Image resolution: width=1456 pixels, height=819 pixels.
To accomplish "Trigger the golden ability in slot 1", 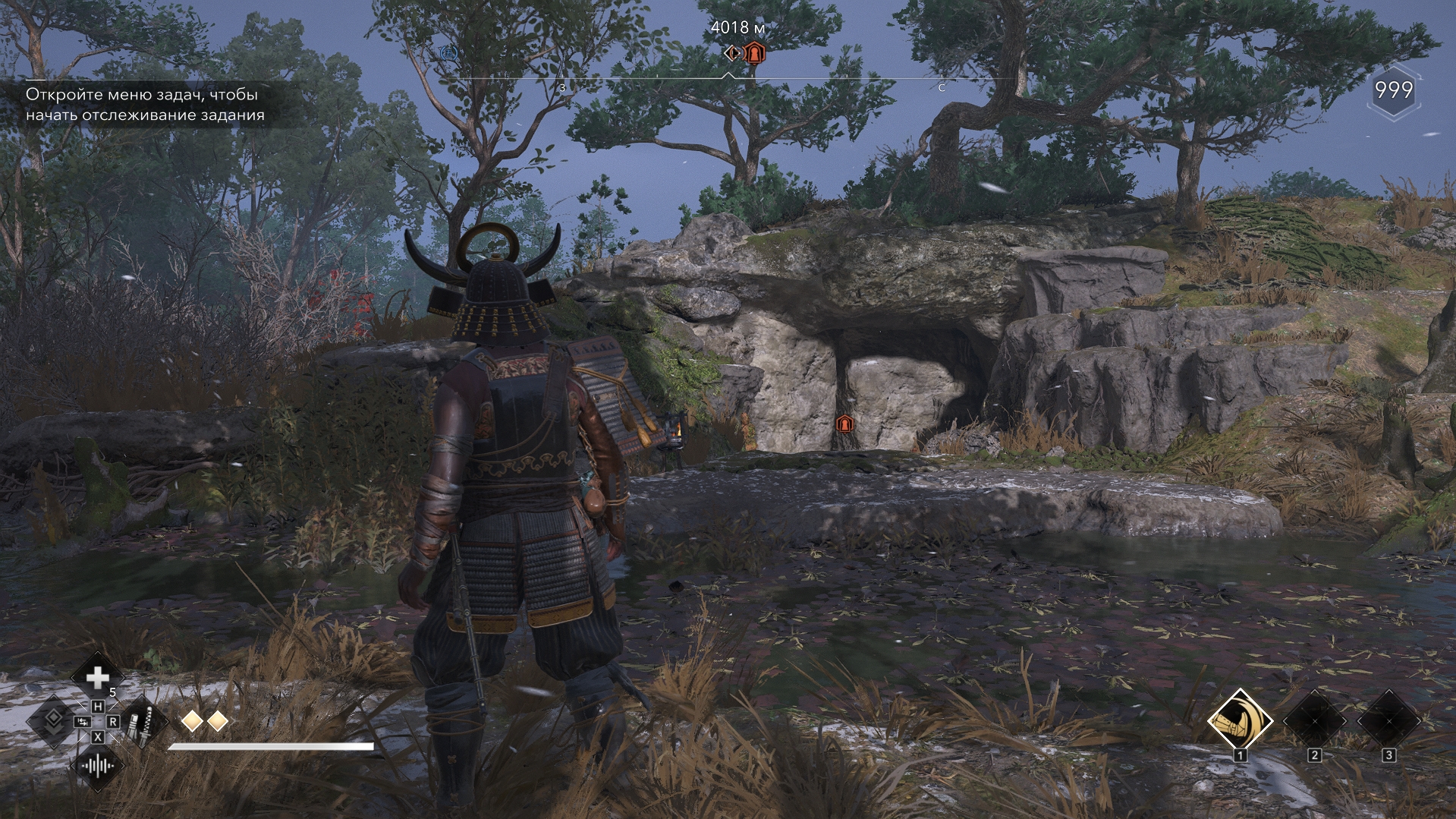I will [1240, 722].
